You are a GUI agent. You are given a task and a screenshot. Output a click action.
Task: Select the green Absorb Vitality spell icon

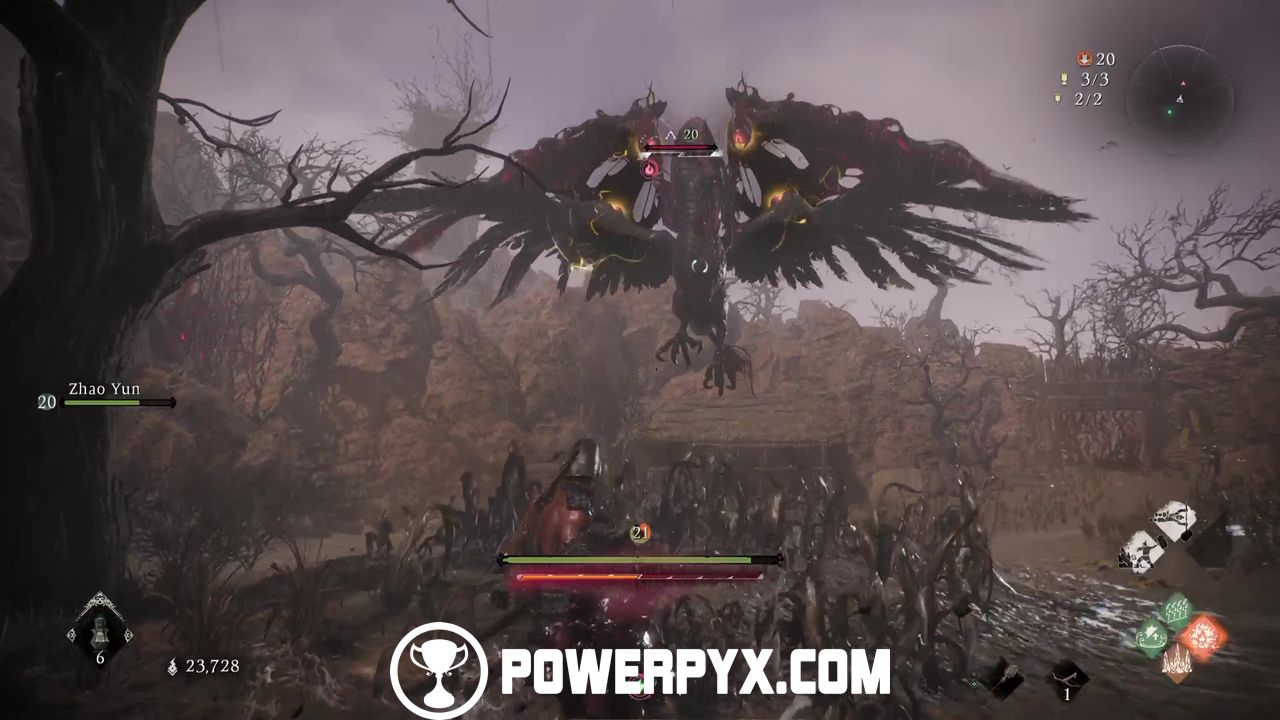click(x=1152, y=636)
